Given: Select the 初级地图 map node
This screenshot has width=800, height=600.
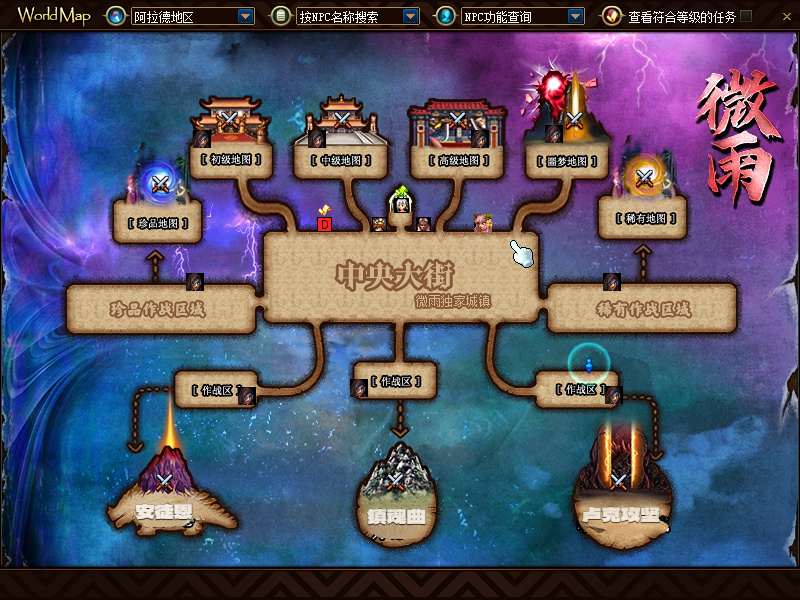Looking at the screenshot, I should pyautogui.click(x=232, y=159).
